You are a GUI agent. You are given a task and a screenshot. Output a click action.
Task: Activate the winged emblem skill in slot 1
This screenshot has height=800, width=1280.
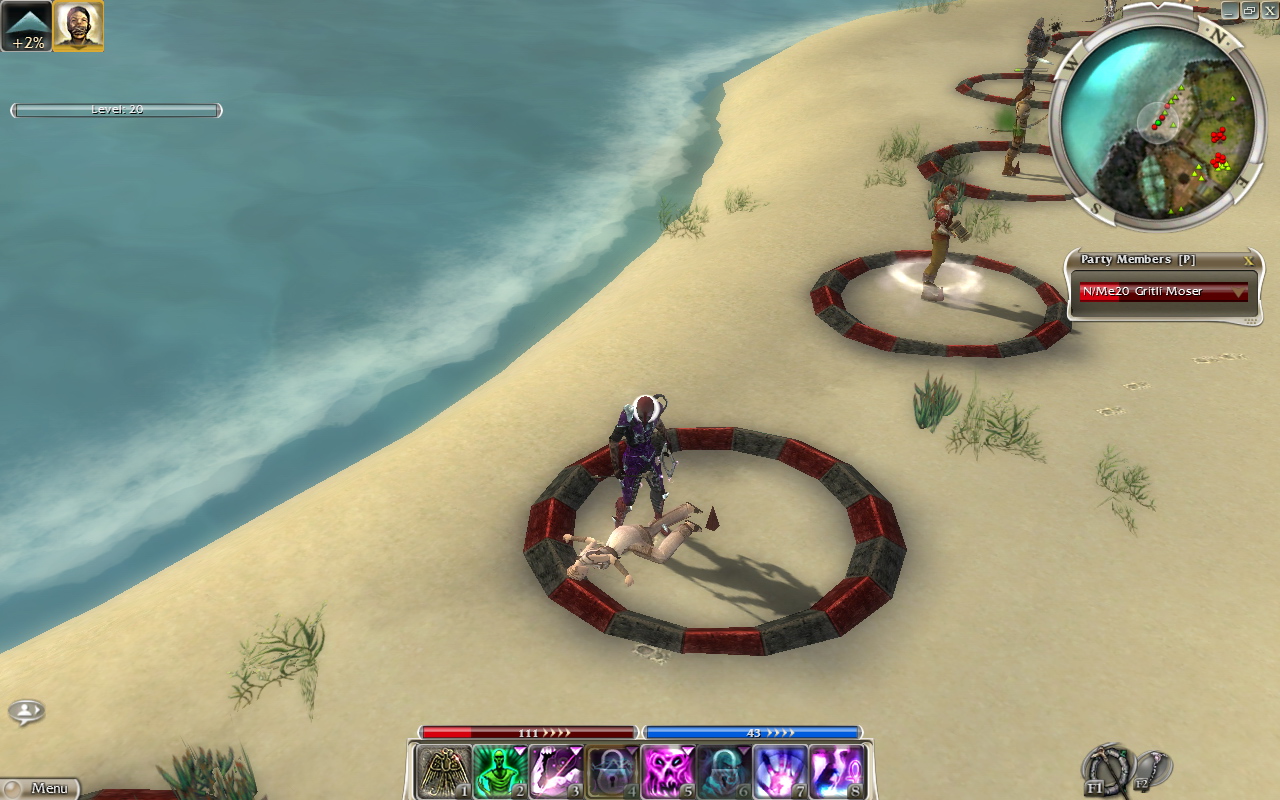point(444,772)
